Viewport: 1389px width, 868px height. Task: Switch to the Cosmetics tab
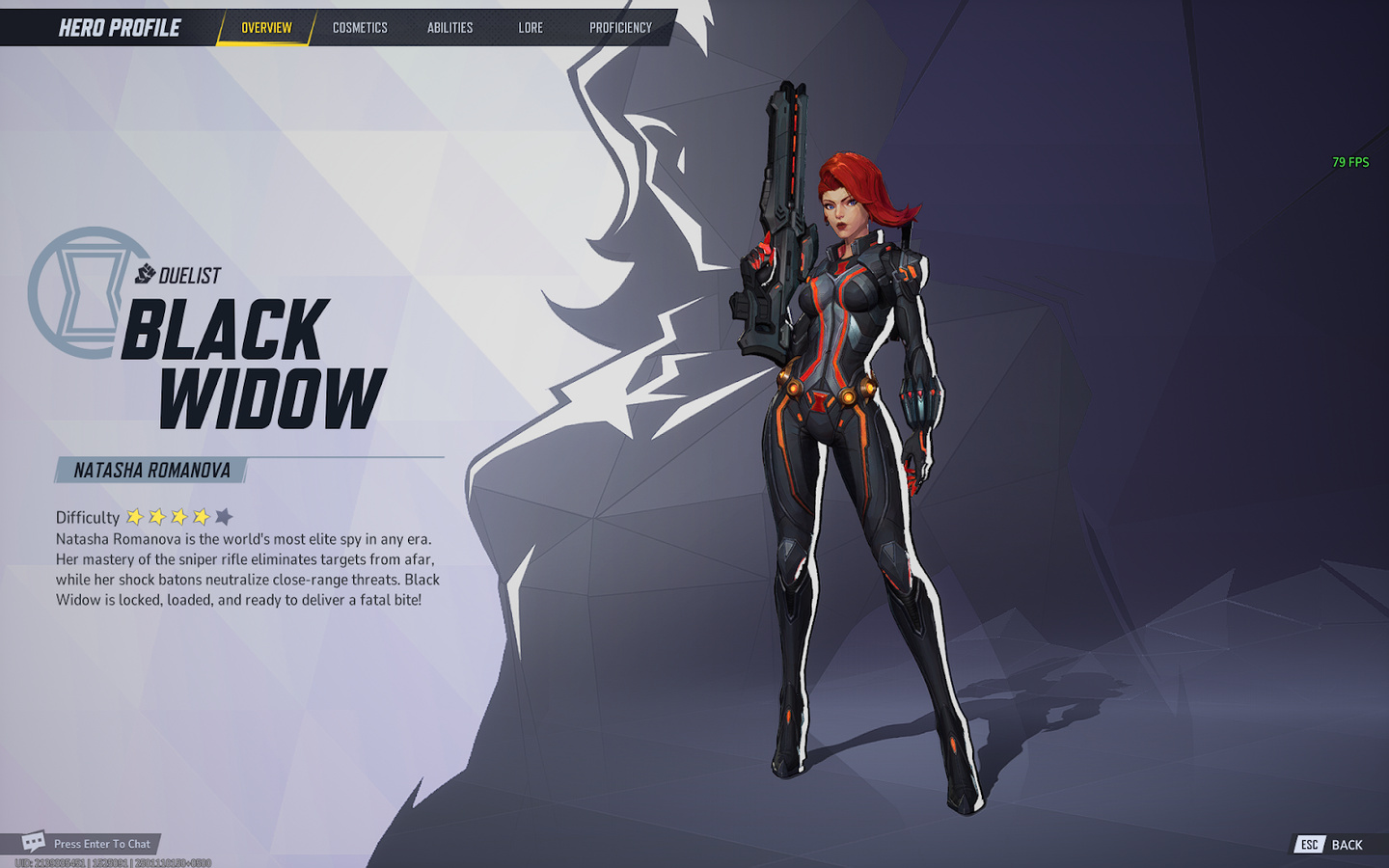(358, 28)
